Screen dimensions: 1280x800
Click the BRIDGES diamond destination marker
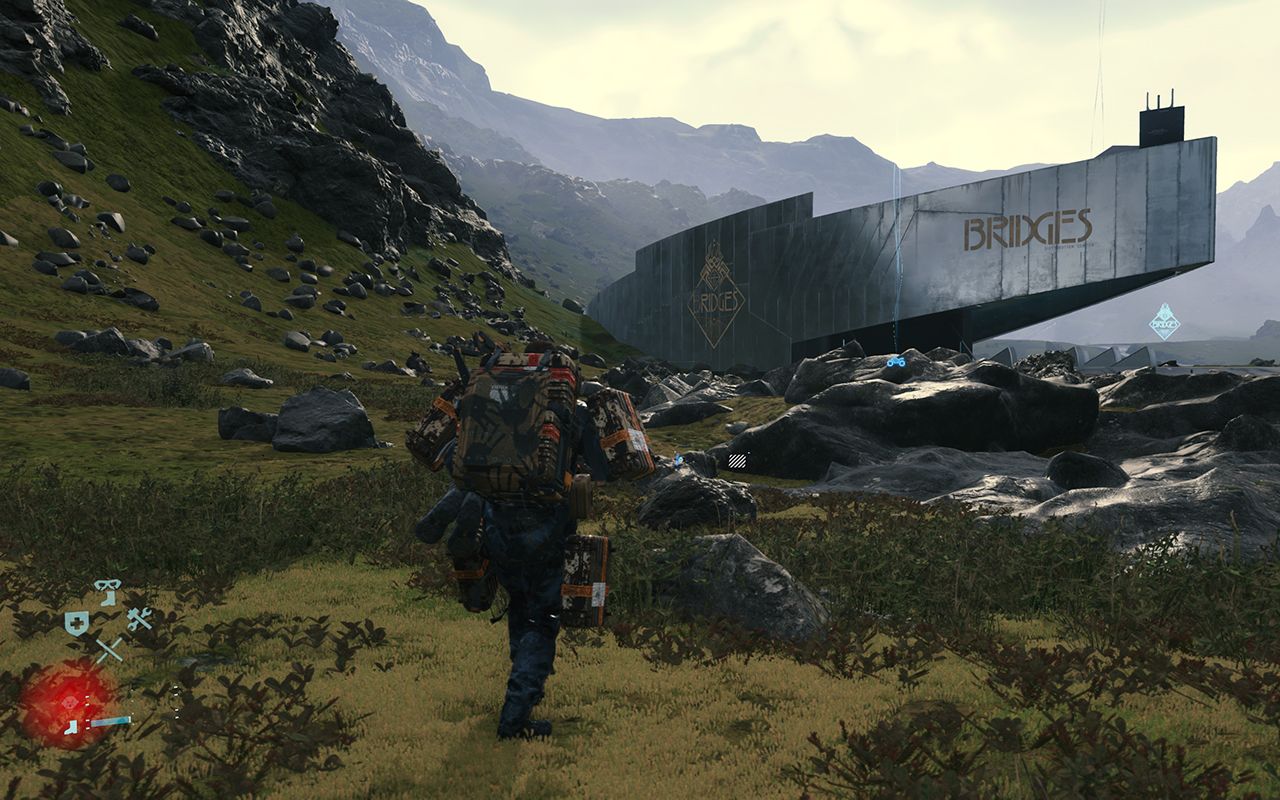click(1164, 322)
